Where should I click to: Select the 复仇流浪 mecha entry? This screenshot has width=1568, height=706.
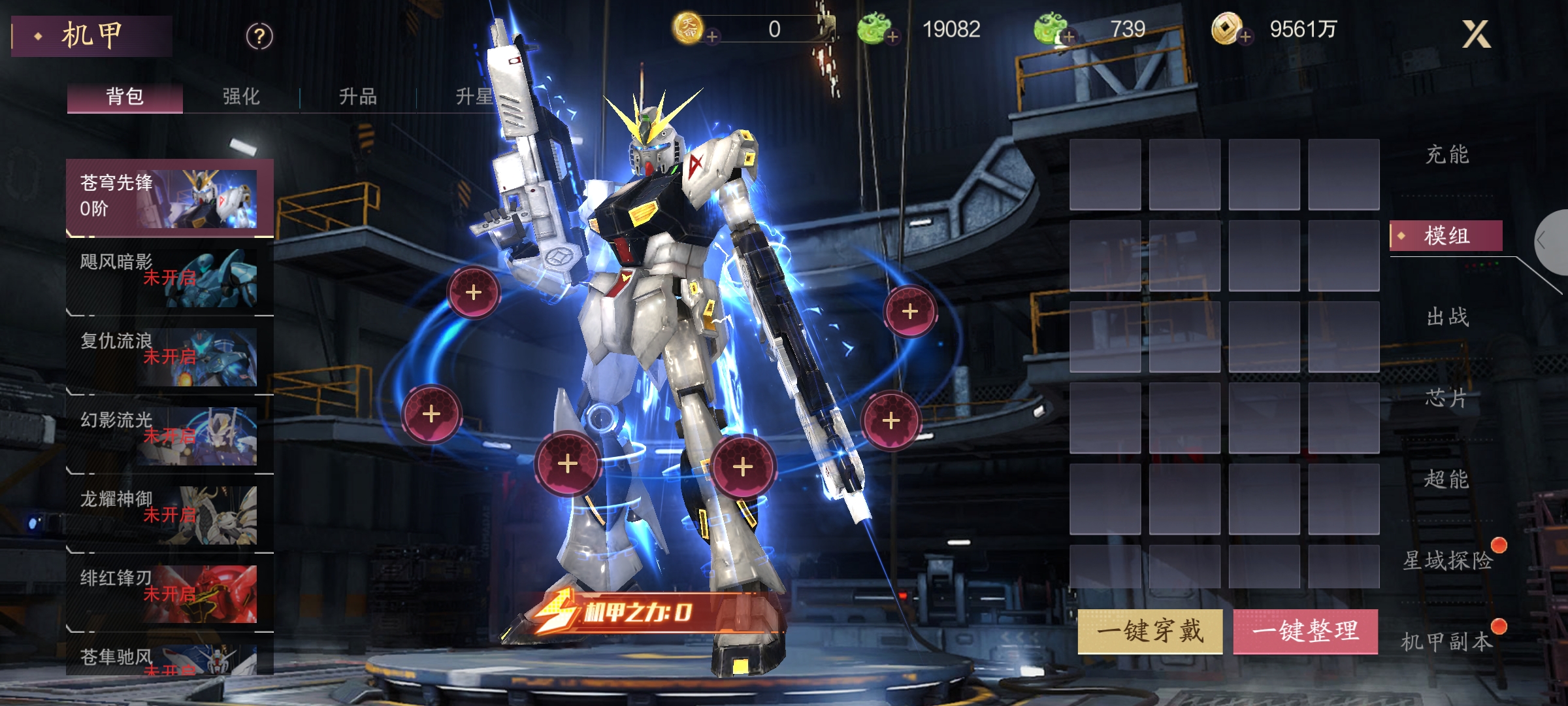point(169,356)
